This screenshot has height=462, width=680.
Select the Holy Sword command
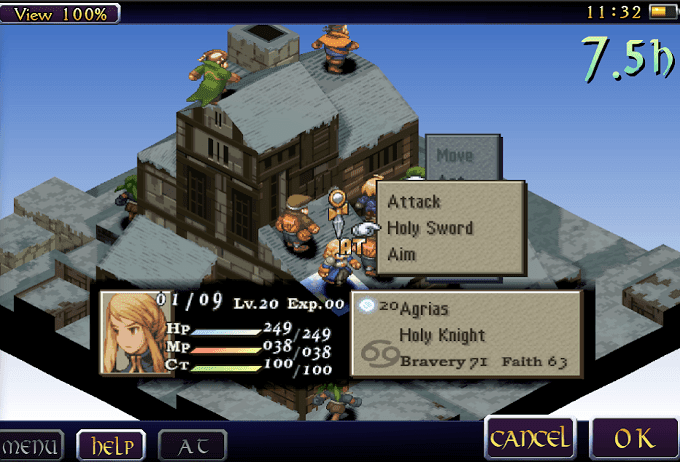[430, 228]
